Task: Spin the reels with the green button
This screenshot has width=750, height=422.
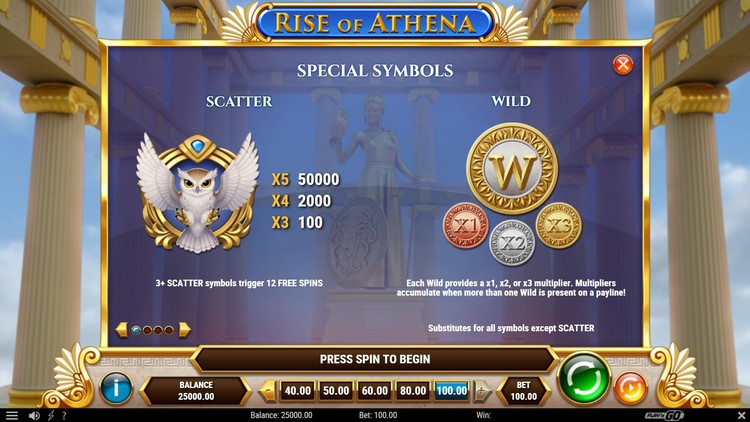Action: click(584, 379)
